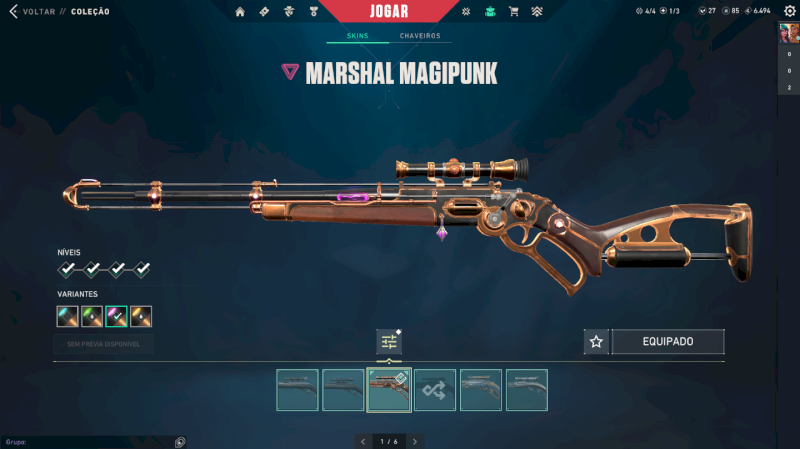Select the purple color variant

pos(117,317)
